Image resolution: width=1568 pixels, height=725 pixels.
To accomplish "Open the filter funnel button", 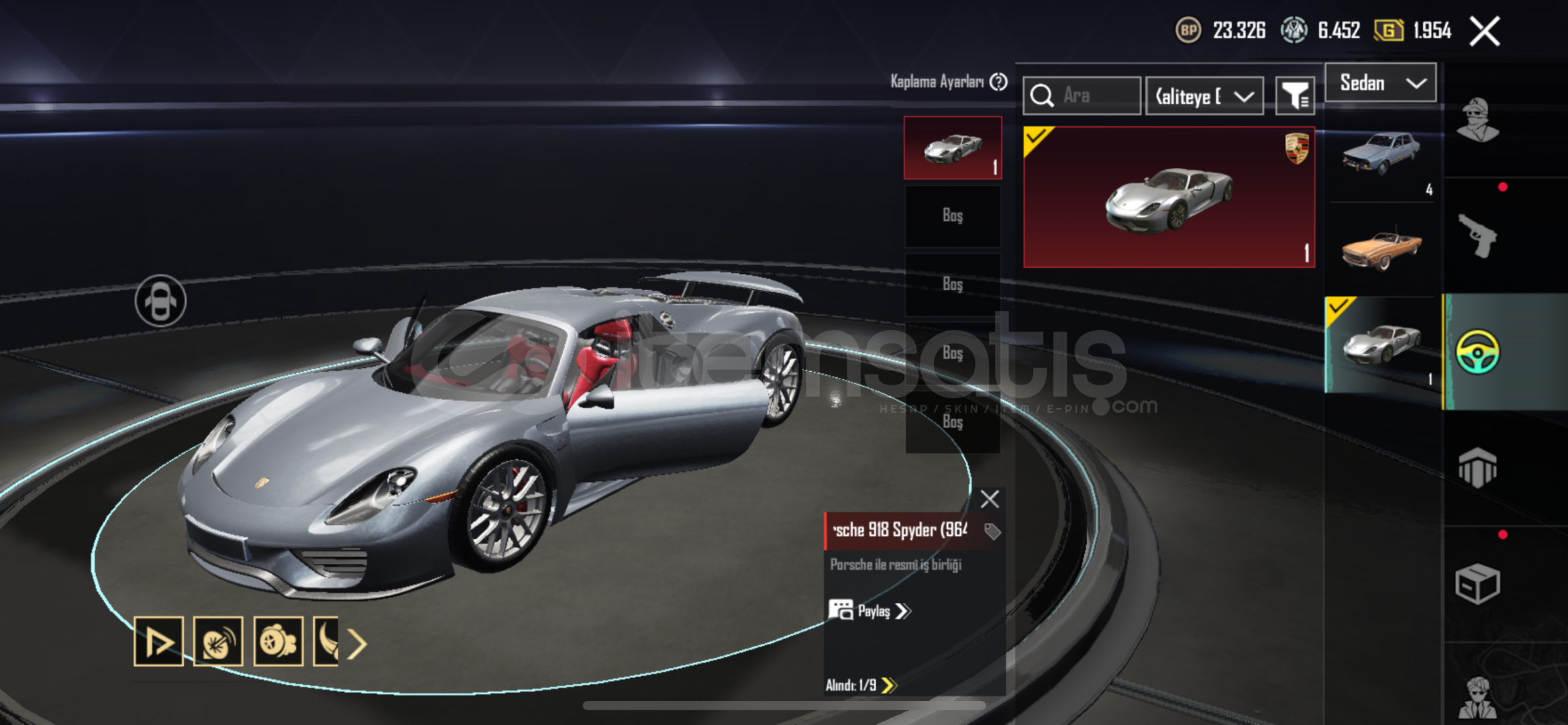I will (x=1294, y=96).
